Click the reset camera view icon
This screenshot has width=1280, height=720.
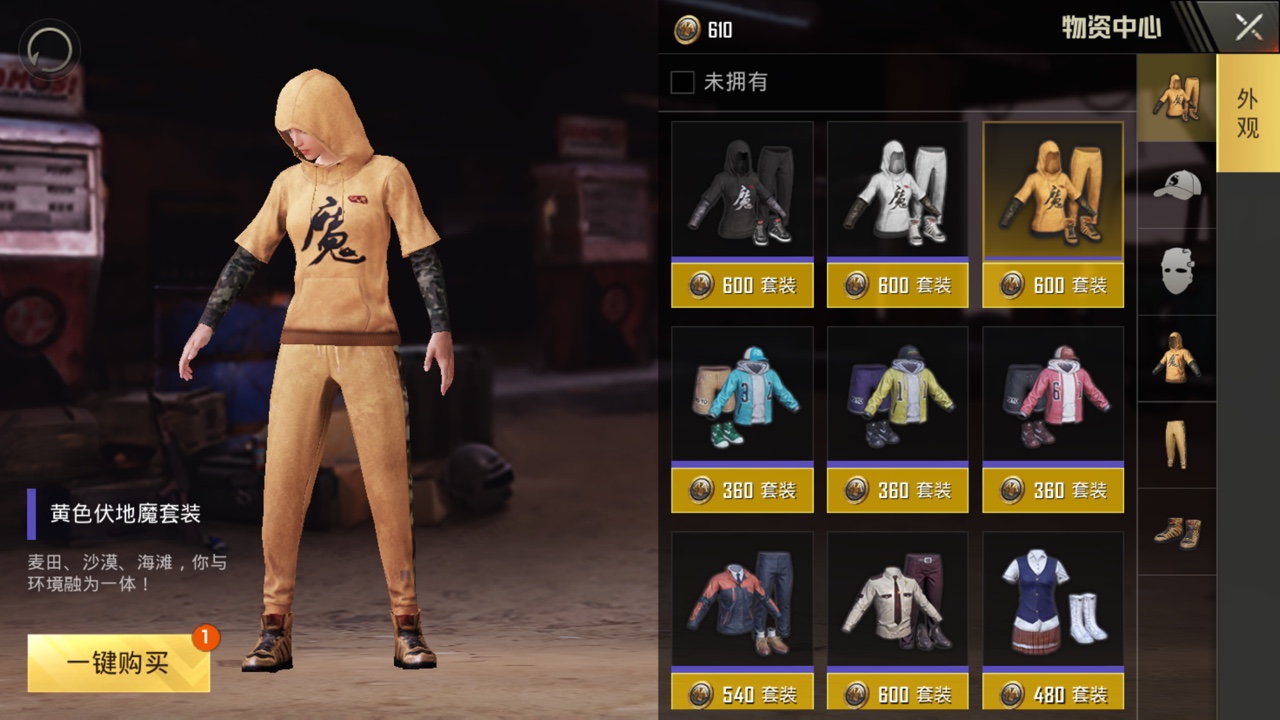47,49
